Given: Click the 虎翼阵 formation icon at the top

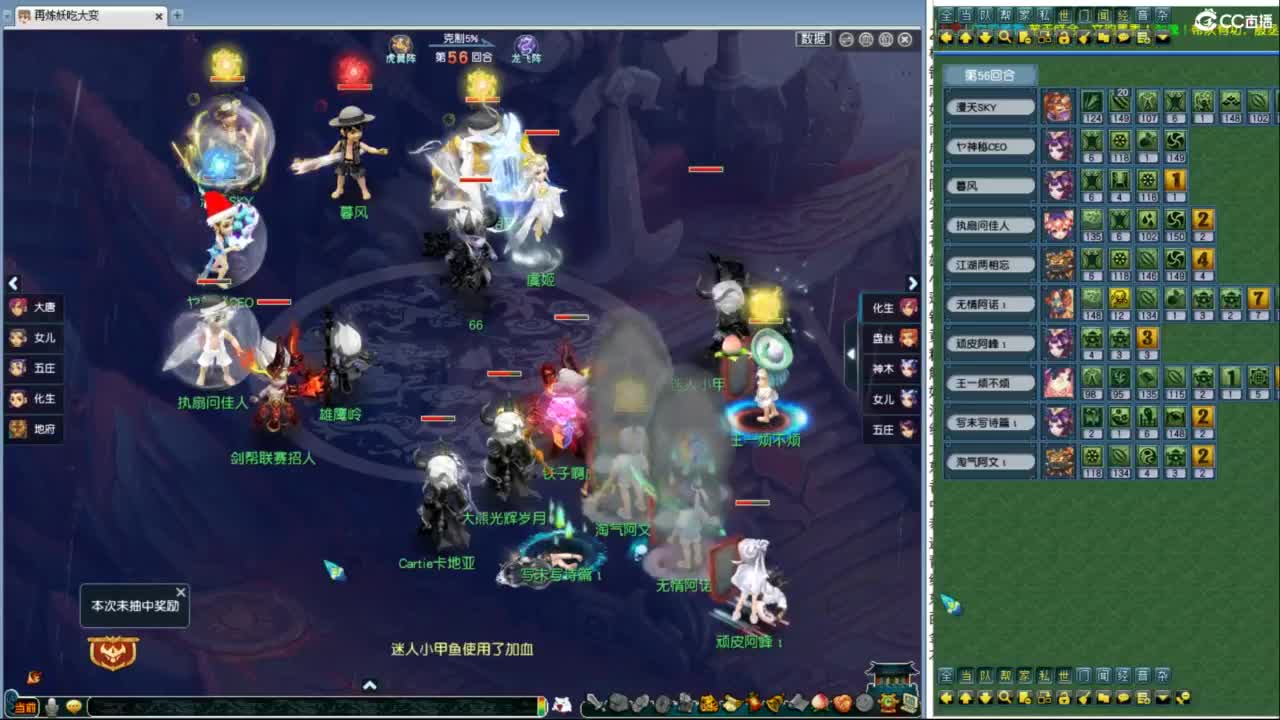Looking at the screenshot, I should tap(403, 43).
